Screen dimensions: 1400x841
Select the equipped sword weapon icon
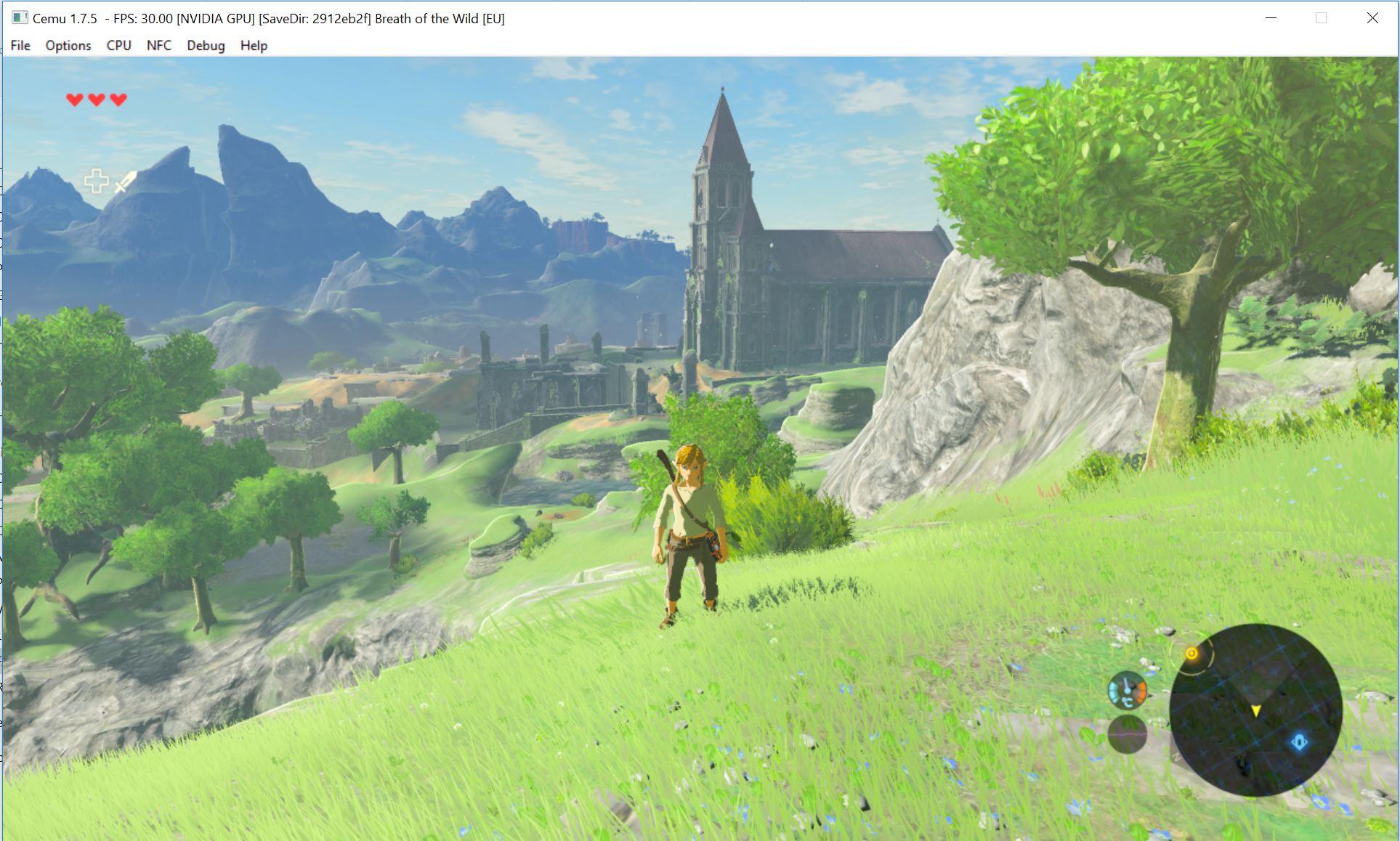pos(125,182)
